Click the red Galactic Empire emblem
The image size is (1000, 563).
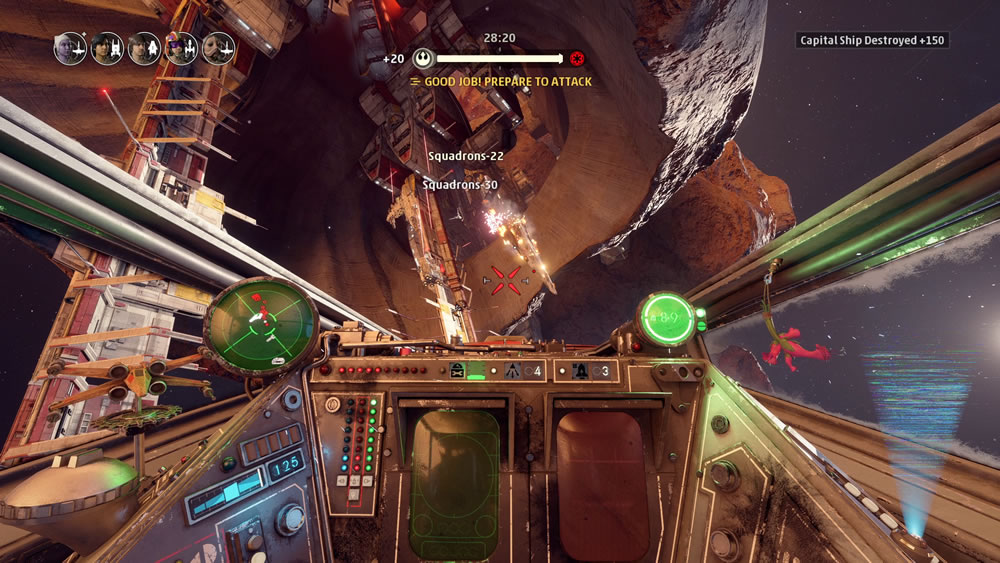coord(577,59)
